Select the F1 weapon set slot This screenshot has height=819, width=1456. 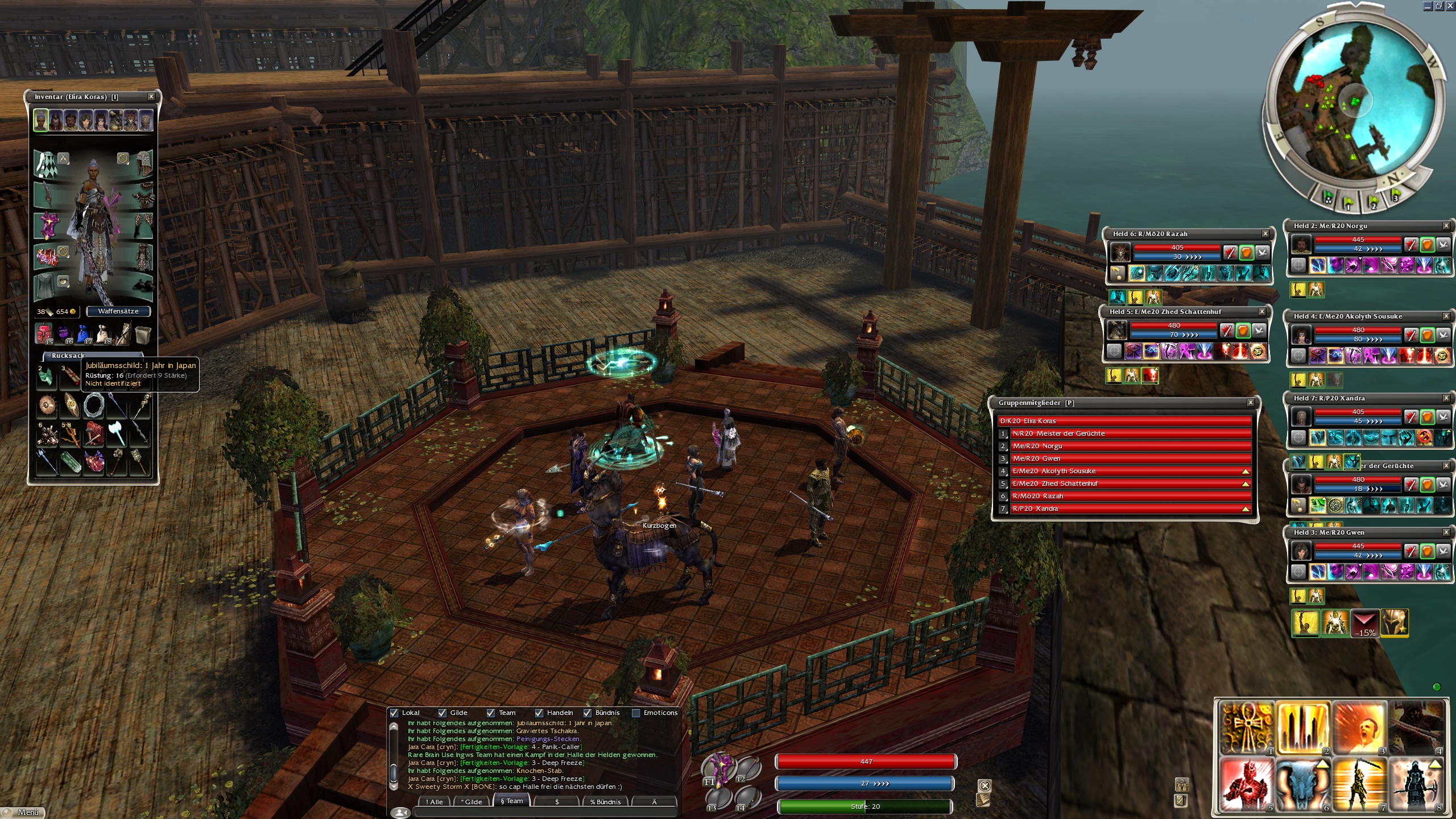click(718, 768)
